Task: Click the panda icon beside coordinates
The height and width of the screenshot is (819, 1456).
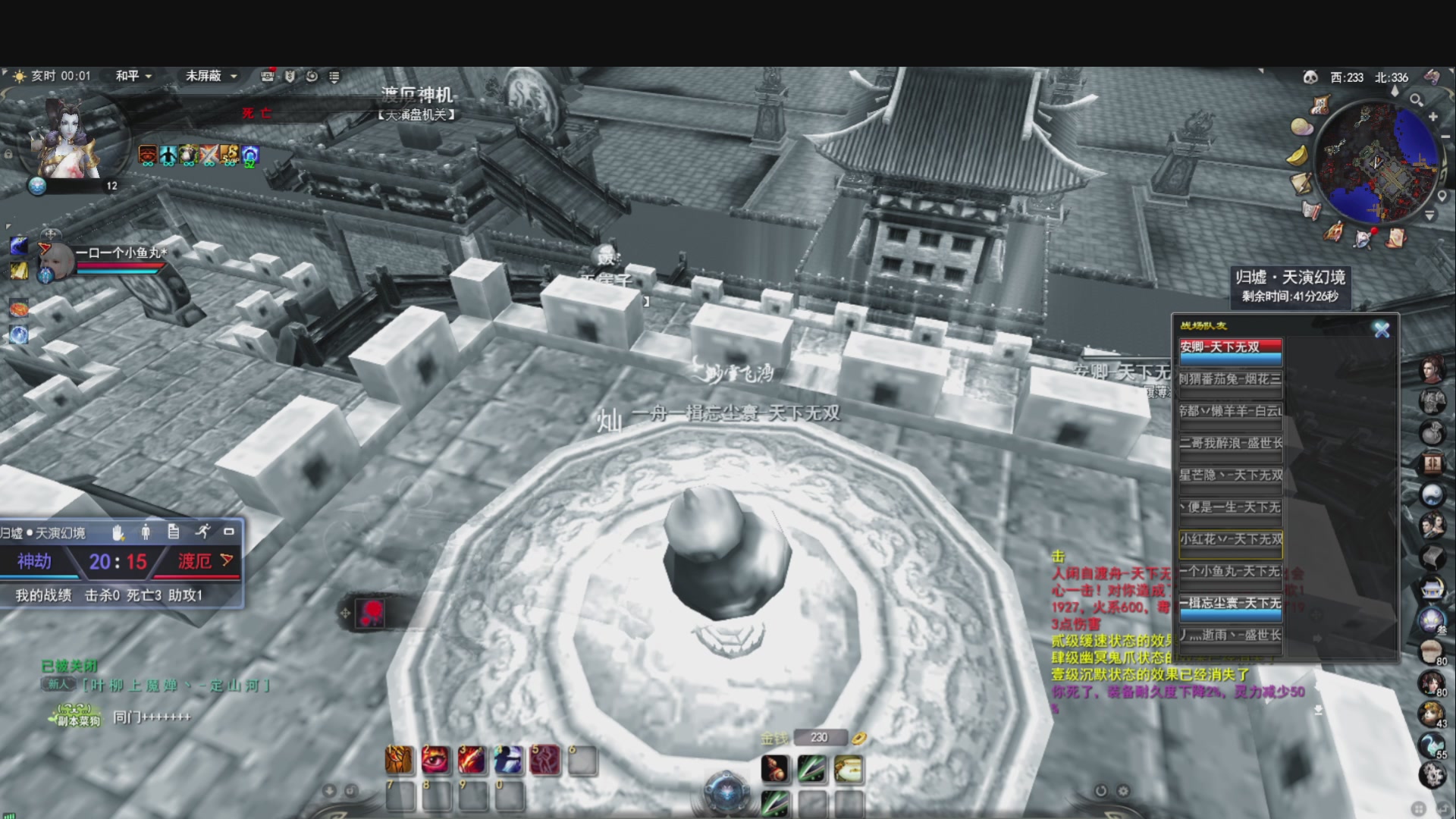Action: tap(1310, 77)
